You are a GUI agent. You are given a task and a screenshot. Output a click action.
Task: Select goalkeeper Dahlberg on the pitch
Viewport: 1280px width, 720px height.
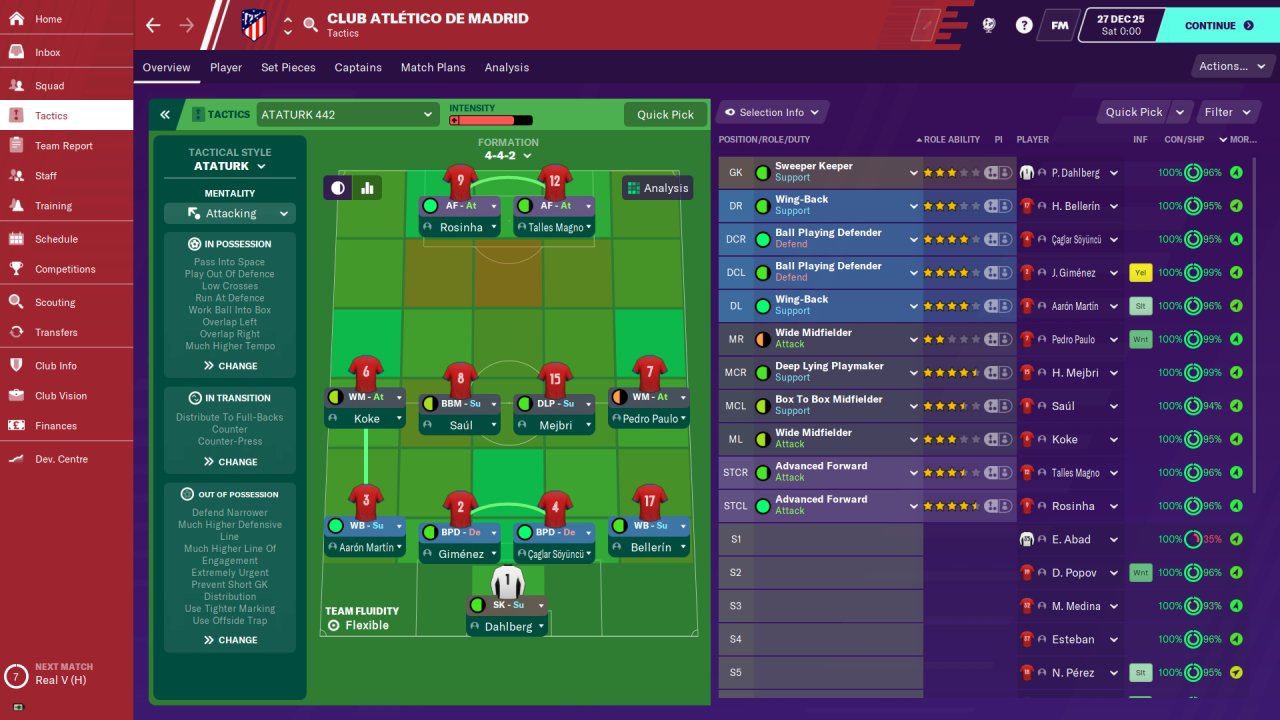coord(508,626)
